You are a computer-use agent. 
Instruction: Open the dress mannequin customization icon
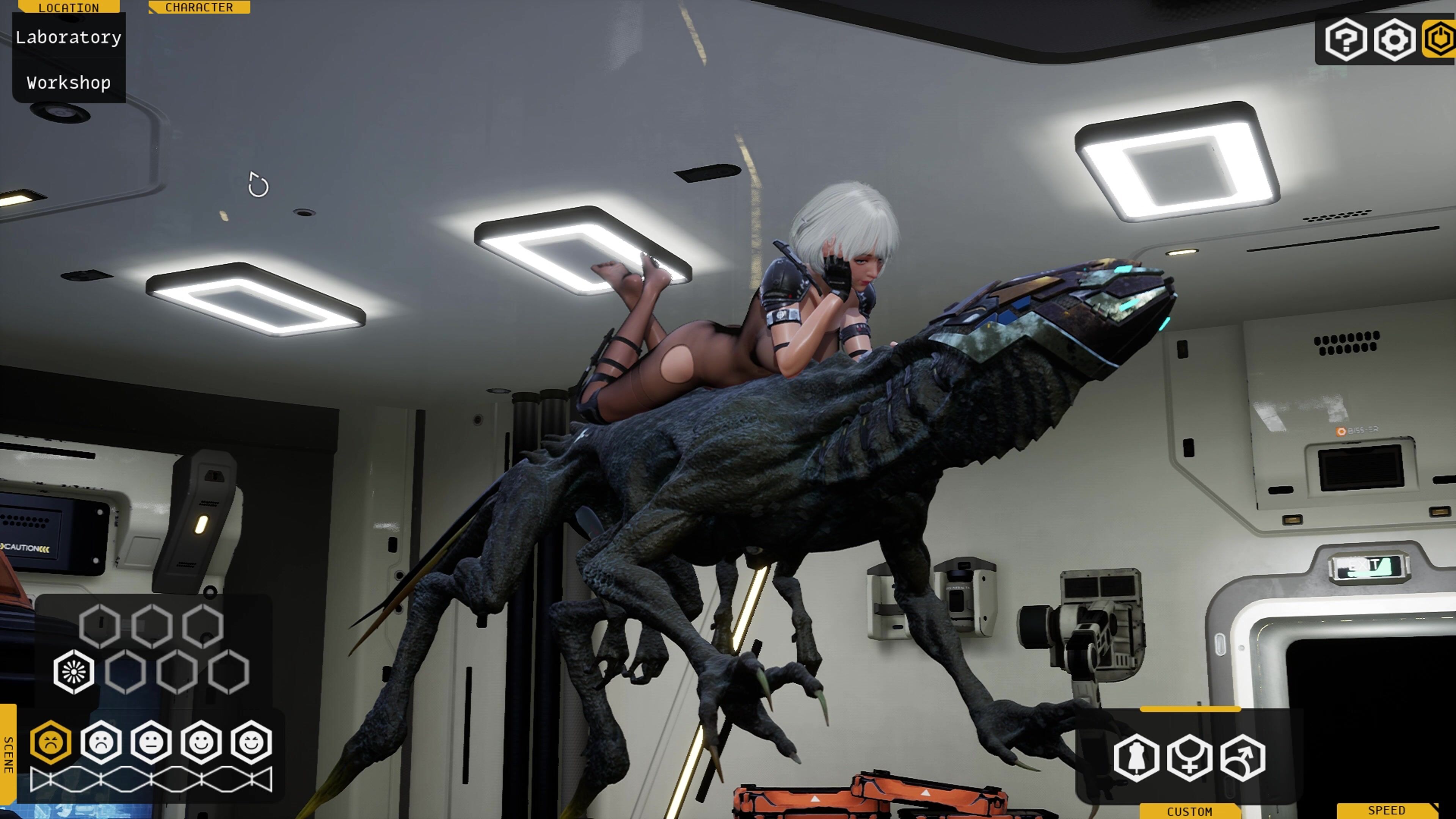pyautogui.click(x=1136, y=758)
